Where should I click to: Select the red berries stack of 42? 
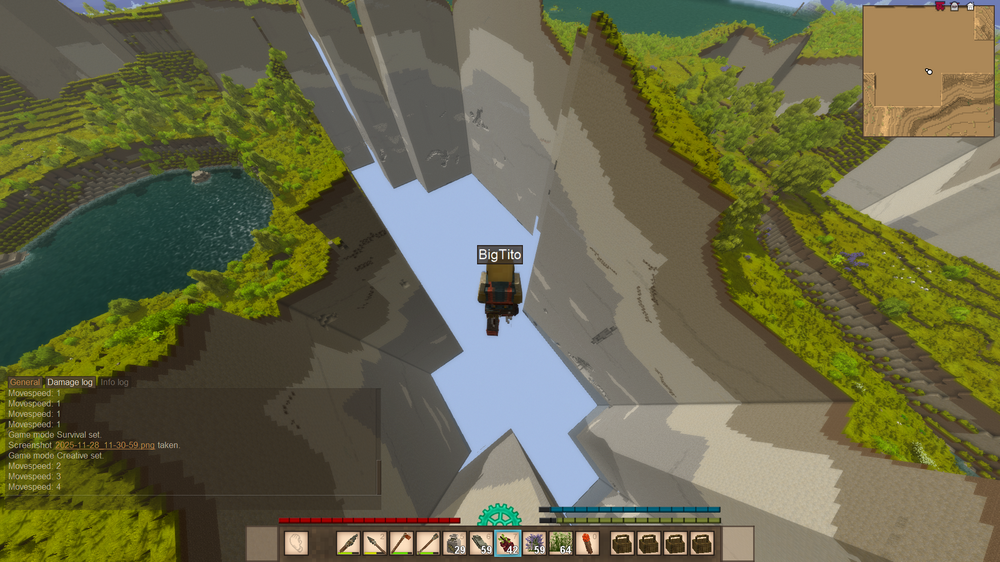point(507,543)
